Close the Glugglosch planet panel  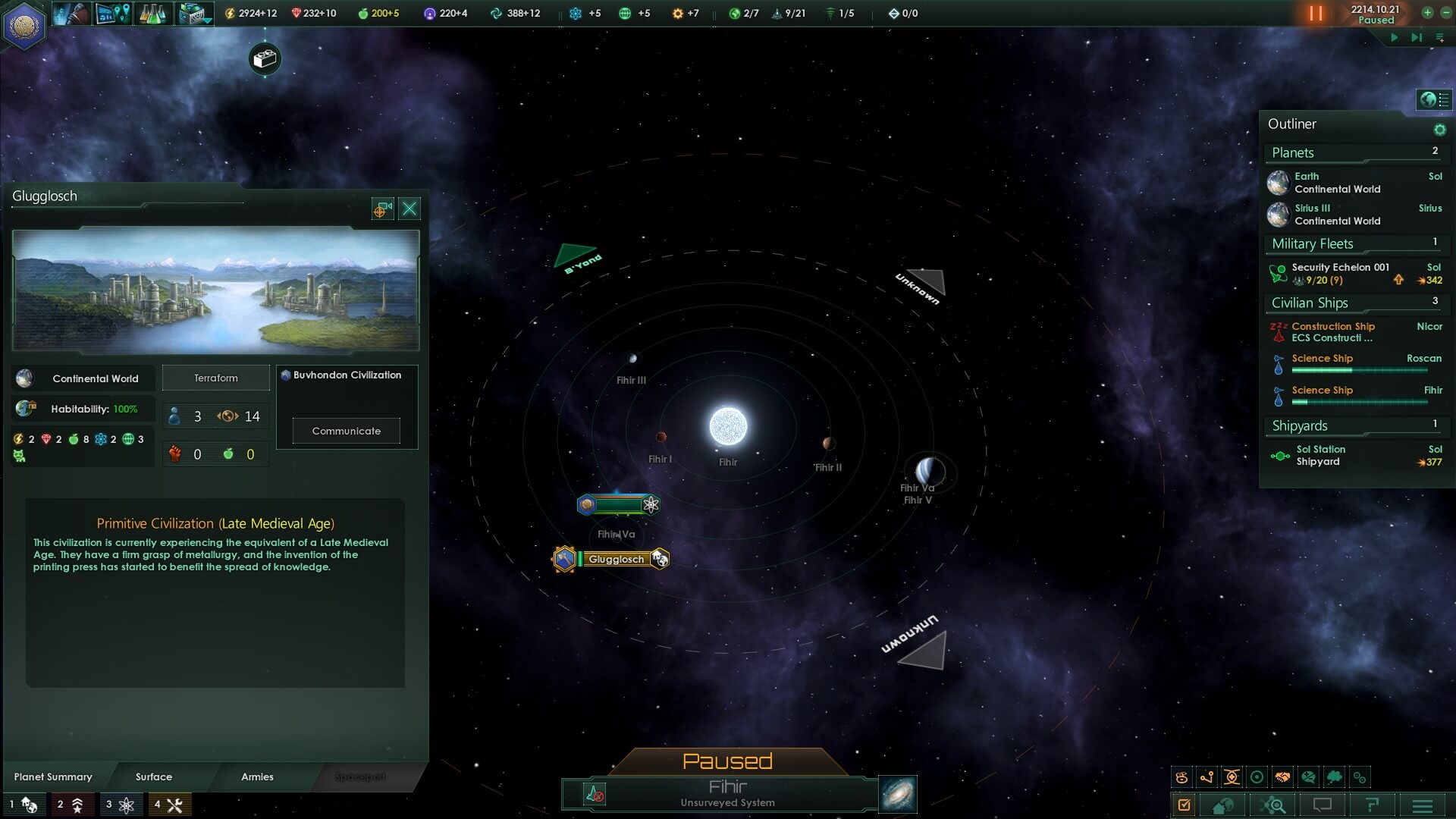[409, 209]
